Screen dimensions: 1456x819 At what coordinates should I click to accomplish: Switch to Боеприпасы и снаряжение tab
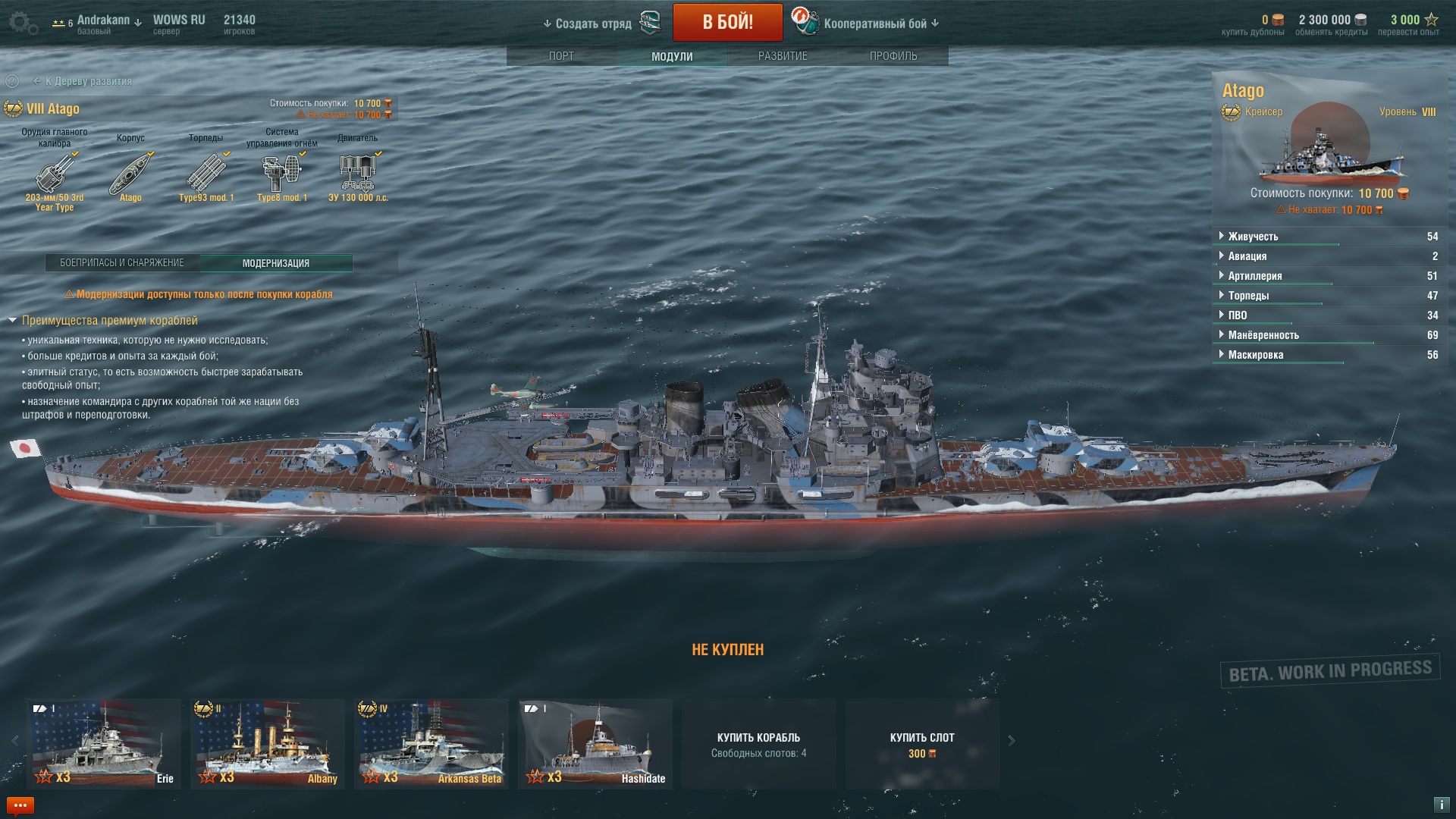122,263
